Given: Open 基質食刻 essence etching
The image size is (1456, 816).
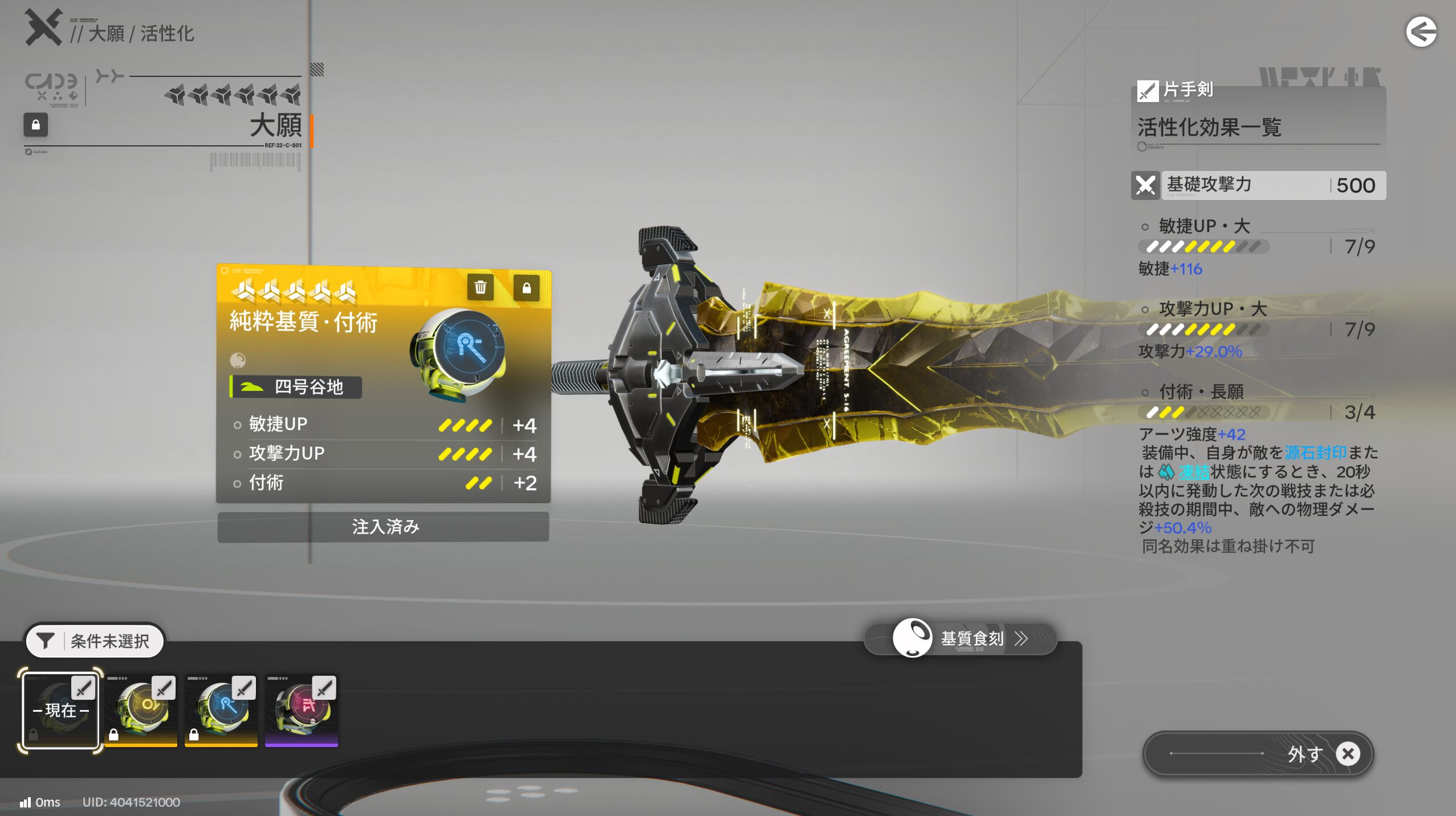Looking at the screenshot, I should [961, 638].
